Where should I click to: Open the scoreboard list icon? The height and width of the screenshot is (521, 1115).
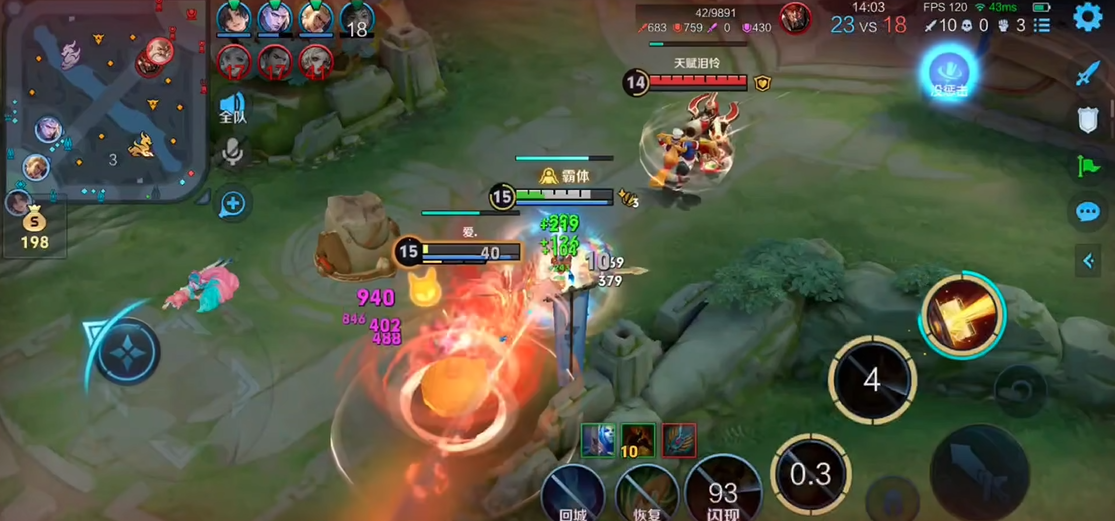1042,25
